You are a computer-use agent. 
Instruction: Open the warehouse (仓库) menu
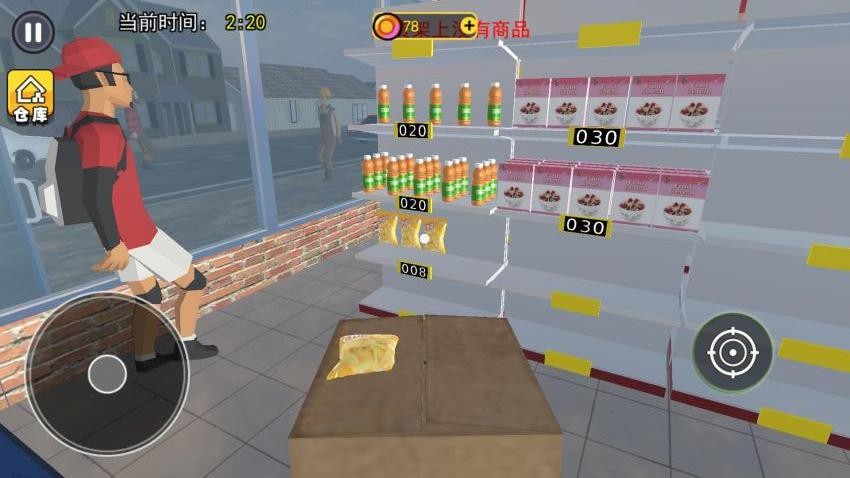tap(30, 95)
